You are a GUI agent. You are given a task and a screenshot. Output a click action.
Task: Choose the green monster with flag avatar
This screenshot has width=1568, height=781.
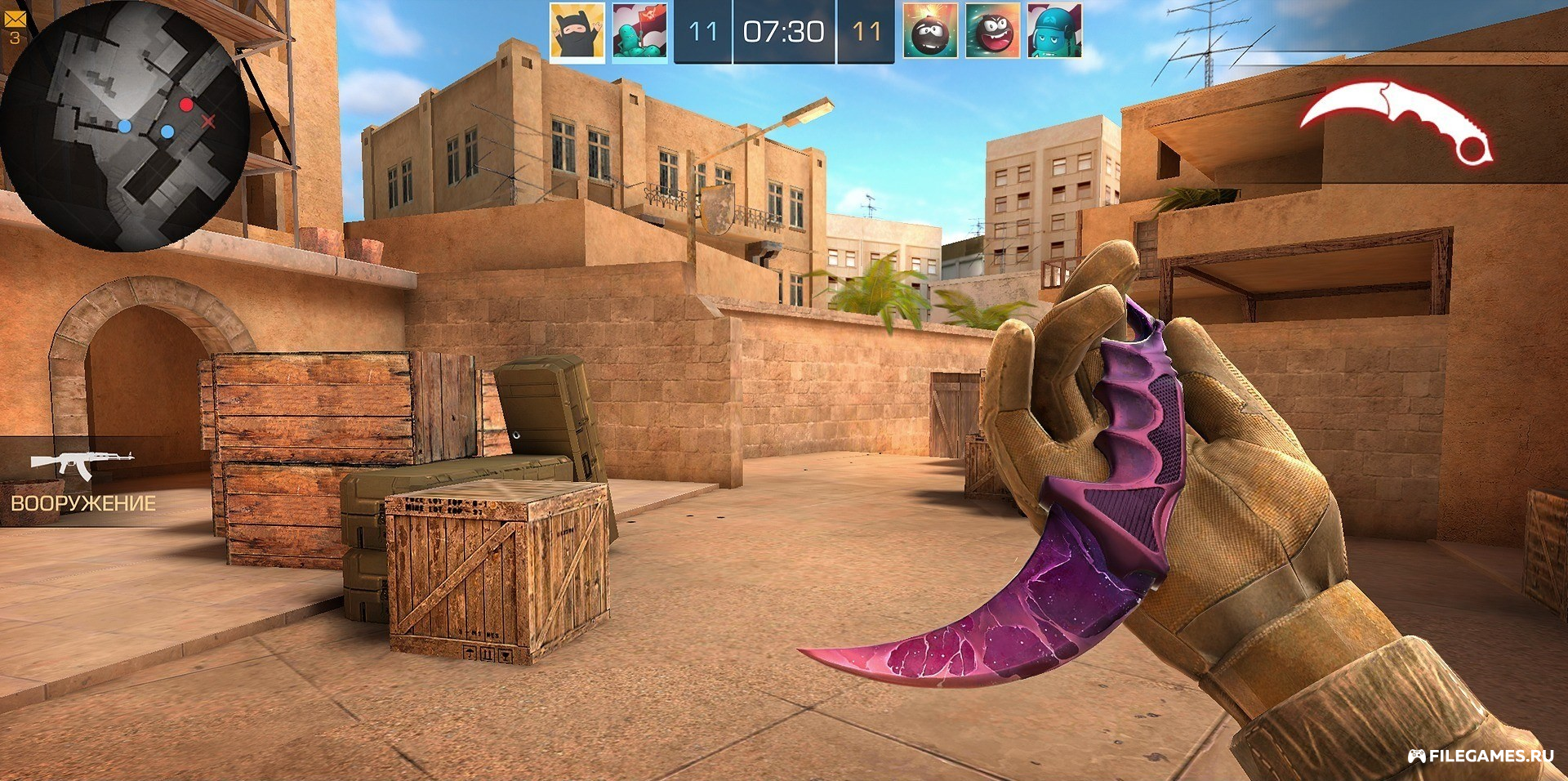coord(639,31)
